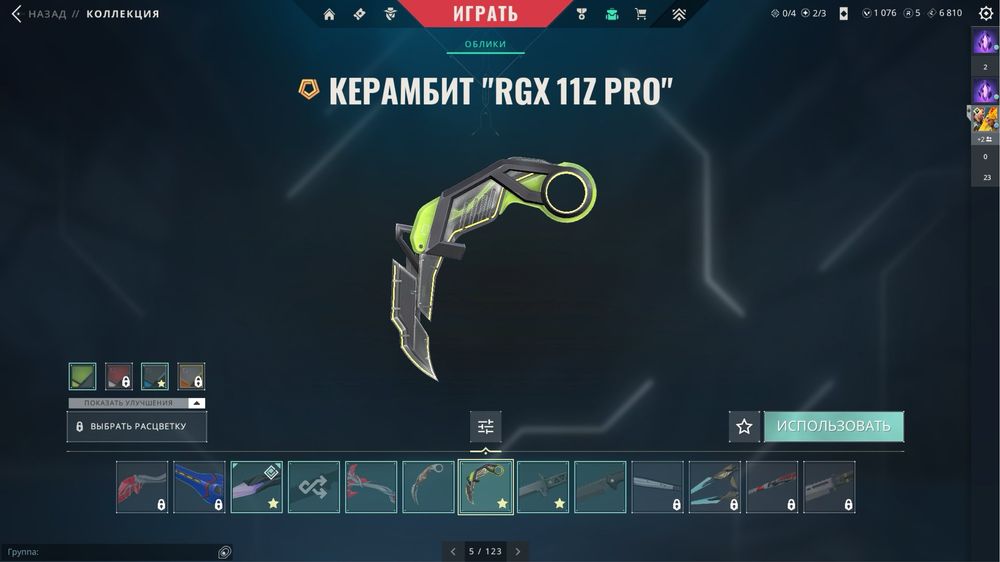This screenshot has width=1000, height=562.
Task: Select the blue sword melee skin thumbnail
Action: click(199, 487)
